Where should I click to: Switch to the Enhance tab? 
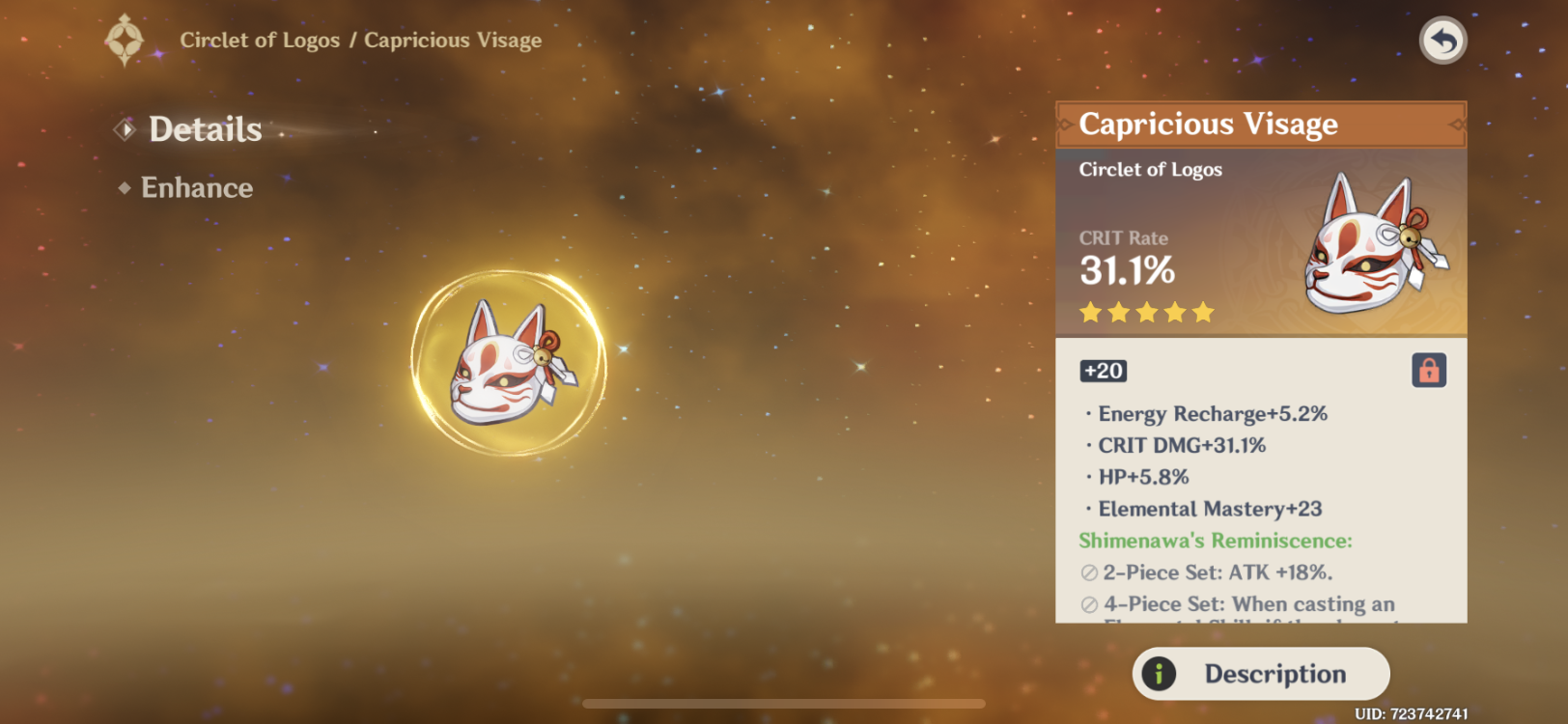pyautogui.click(x=197, y=188)
